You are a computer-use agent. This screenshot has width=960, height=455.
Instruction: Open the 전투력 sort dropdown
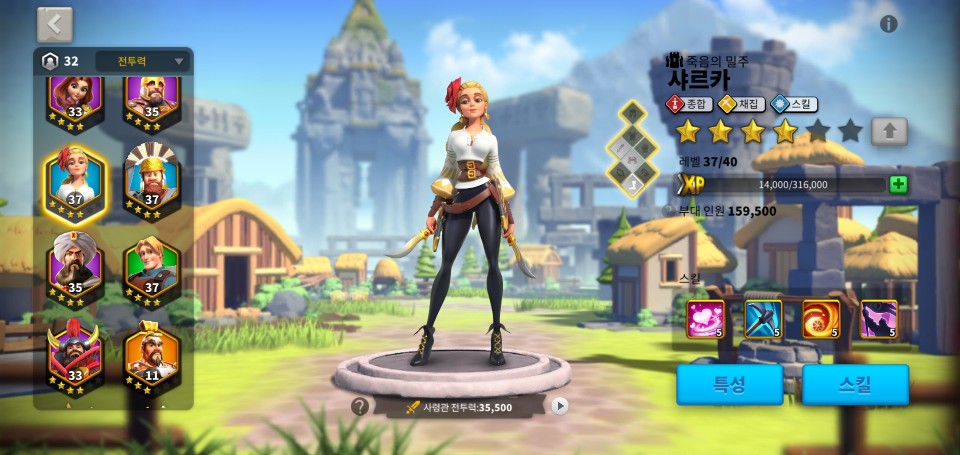(x=142, y=61)
